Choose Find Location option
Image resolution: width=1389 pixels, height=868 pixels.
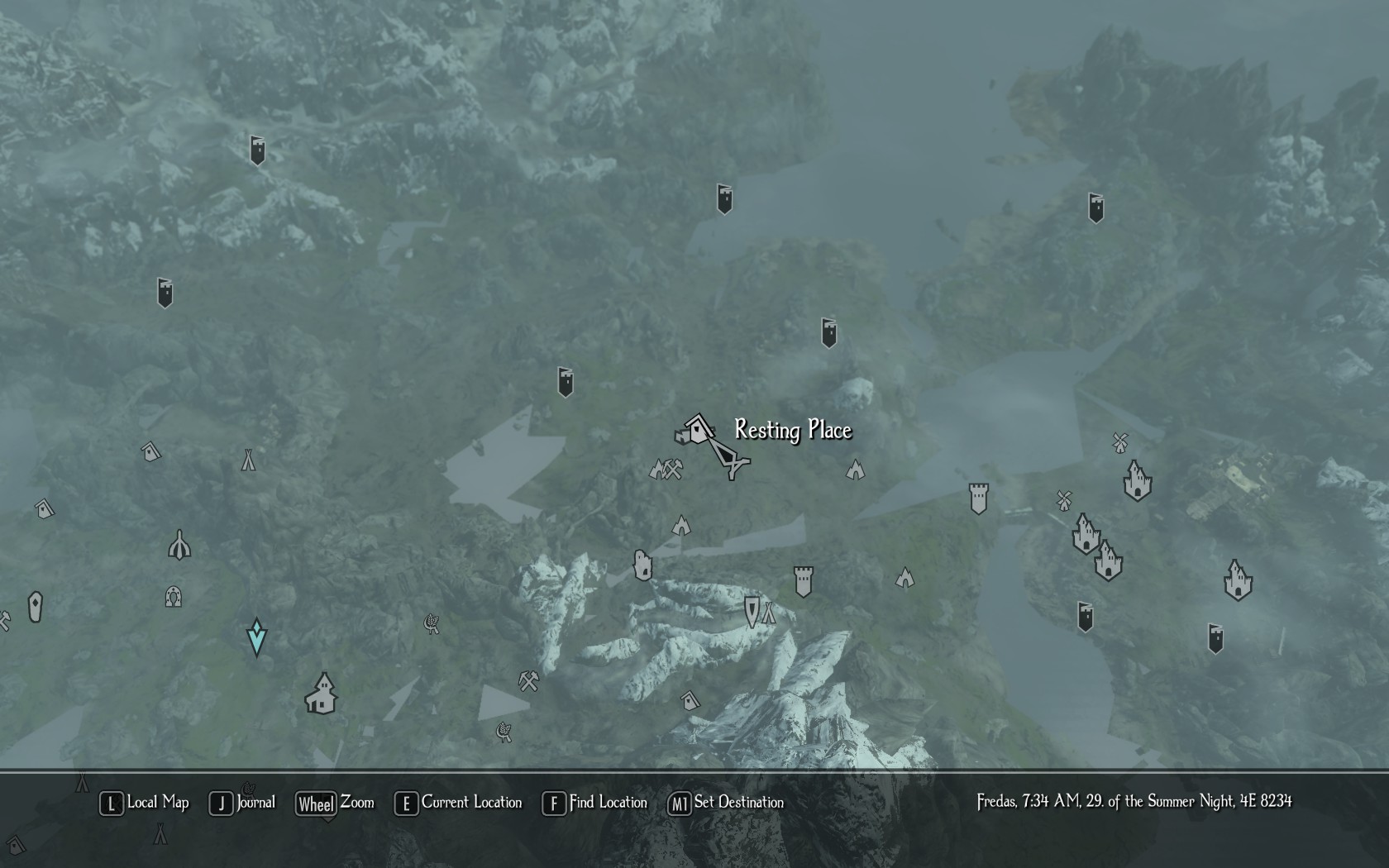point(595,803)
